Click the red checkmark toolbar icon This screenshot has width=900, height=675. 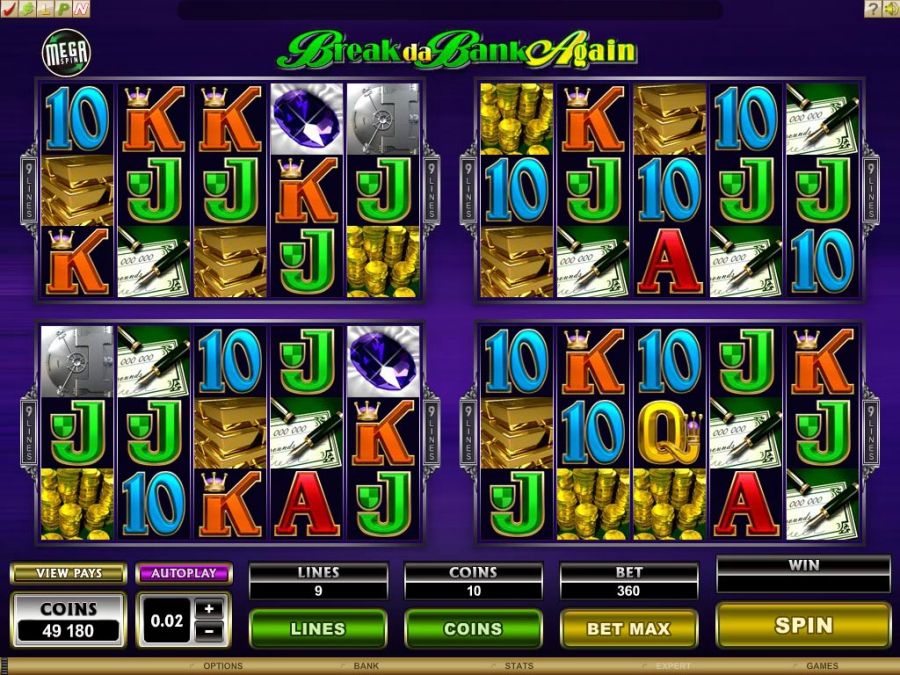point(9,9)
